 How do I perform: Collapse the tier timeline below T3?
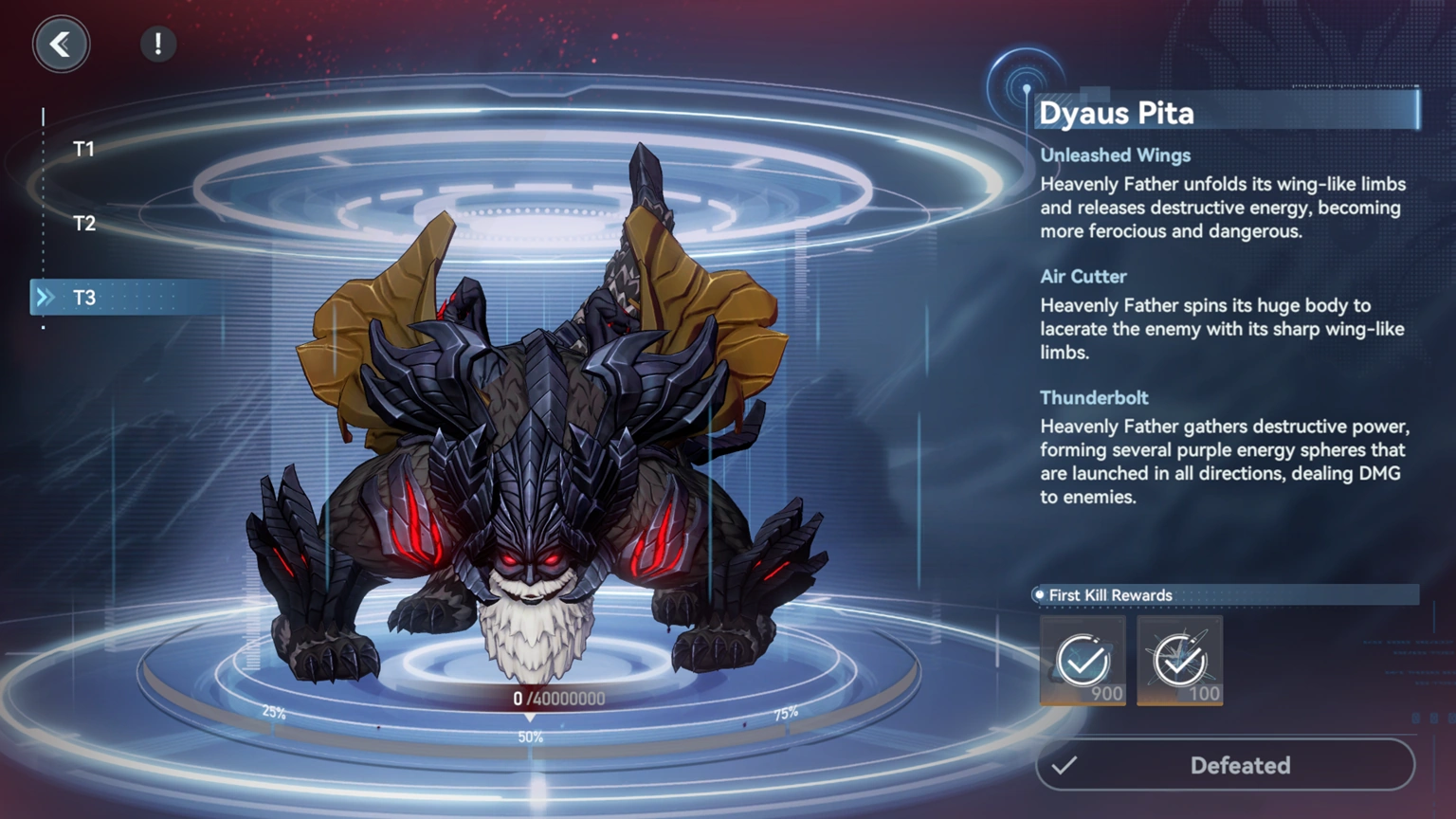[x=43, y=327]
